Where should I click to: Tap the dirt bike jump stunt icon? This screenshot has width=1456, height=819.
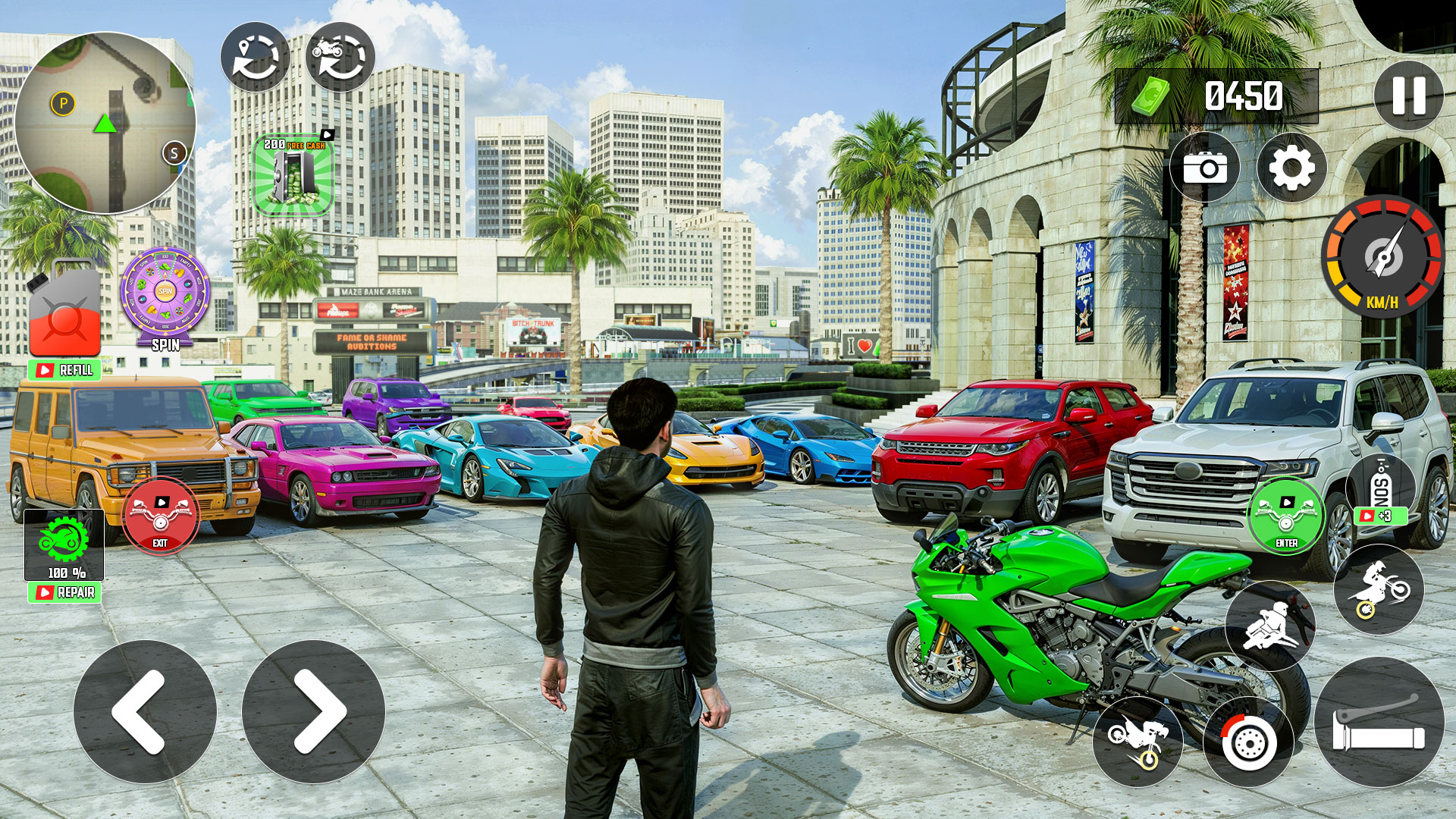(x=1378, y=589)
